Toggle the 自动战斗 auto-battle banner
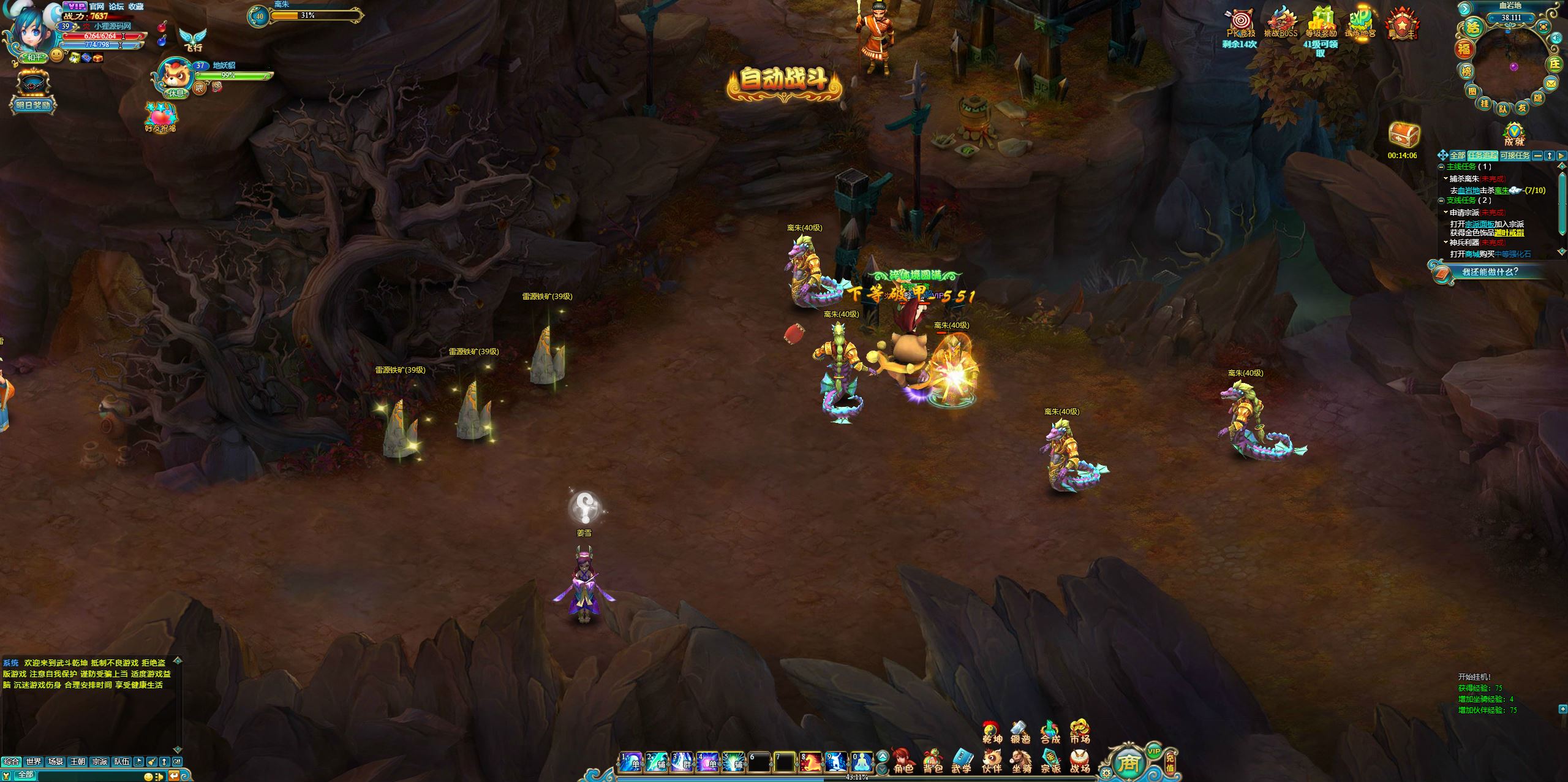1568x782 pixels. [784, 81]
